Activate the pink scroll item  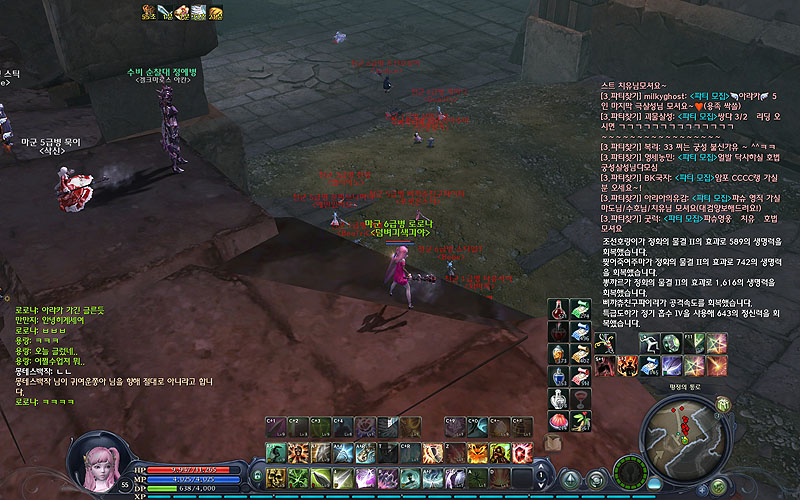coord(581,377)
